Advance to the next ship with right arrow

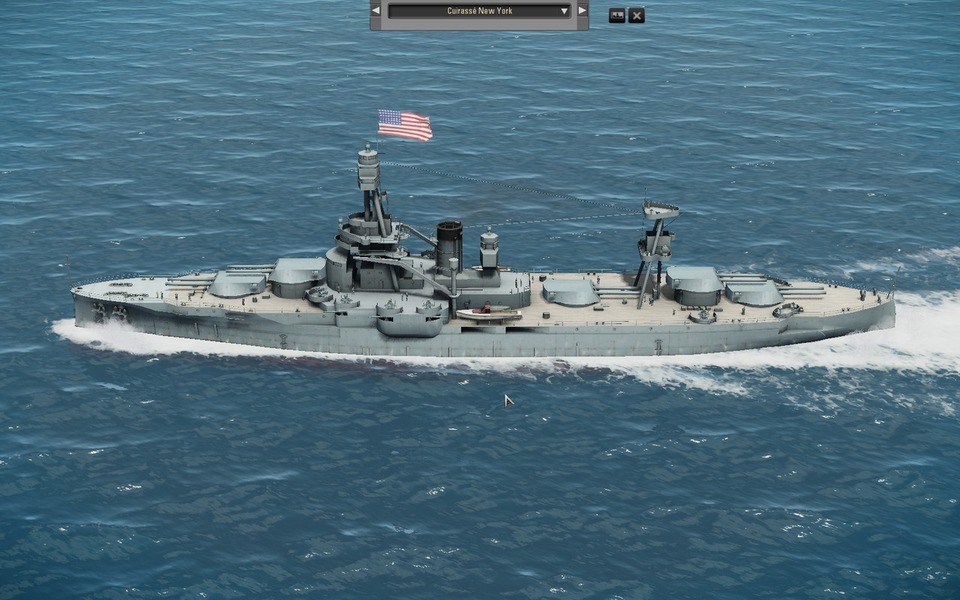click(x=583, y=11)
